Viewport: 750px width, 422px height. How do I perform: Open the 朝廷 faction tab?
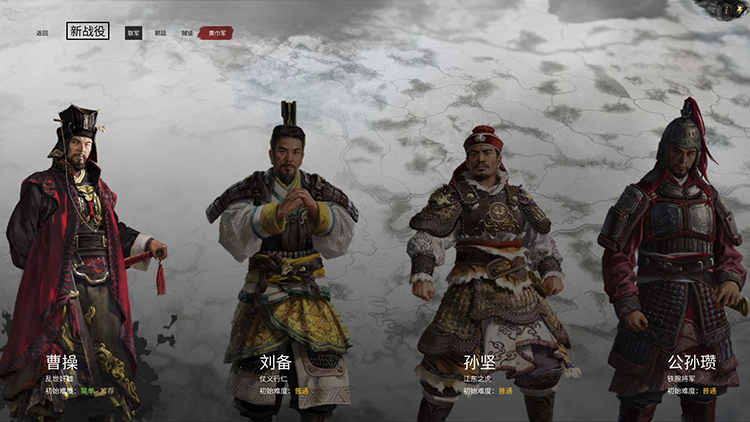tap(161, 33)
